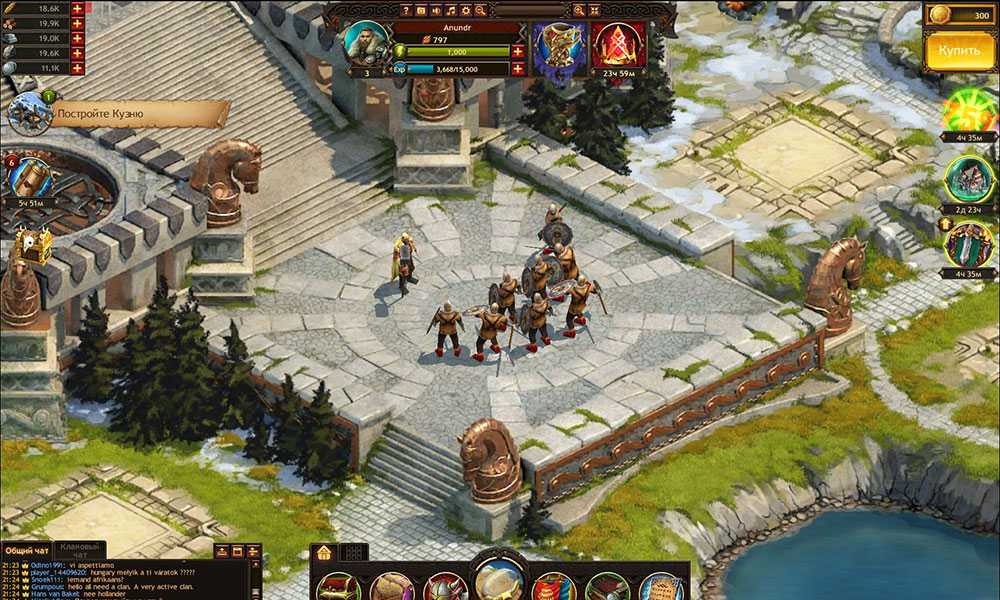Select the Общий чат tab
This screenshot has height=600, width=1000.
26,550
